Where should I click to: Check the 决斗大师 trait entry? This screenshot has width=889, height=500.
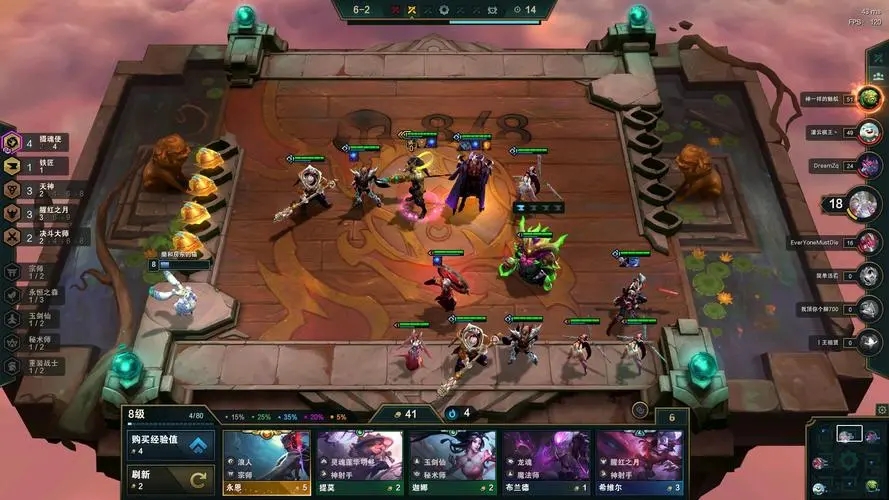[x=42, y=237]
